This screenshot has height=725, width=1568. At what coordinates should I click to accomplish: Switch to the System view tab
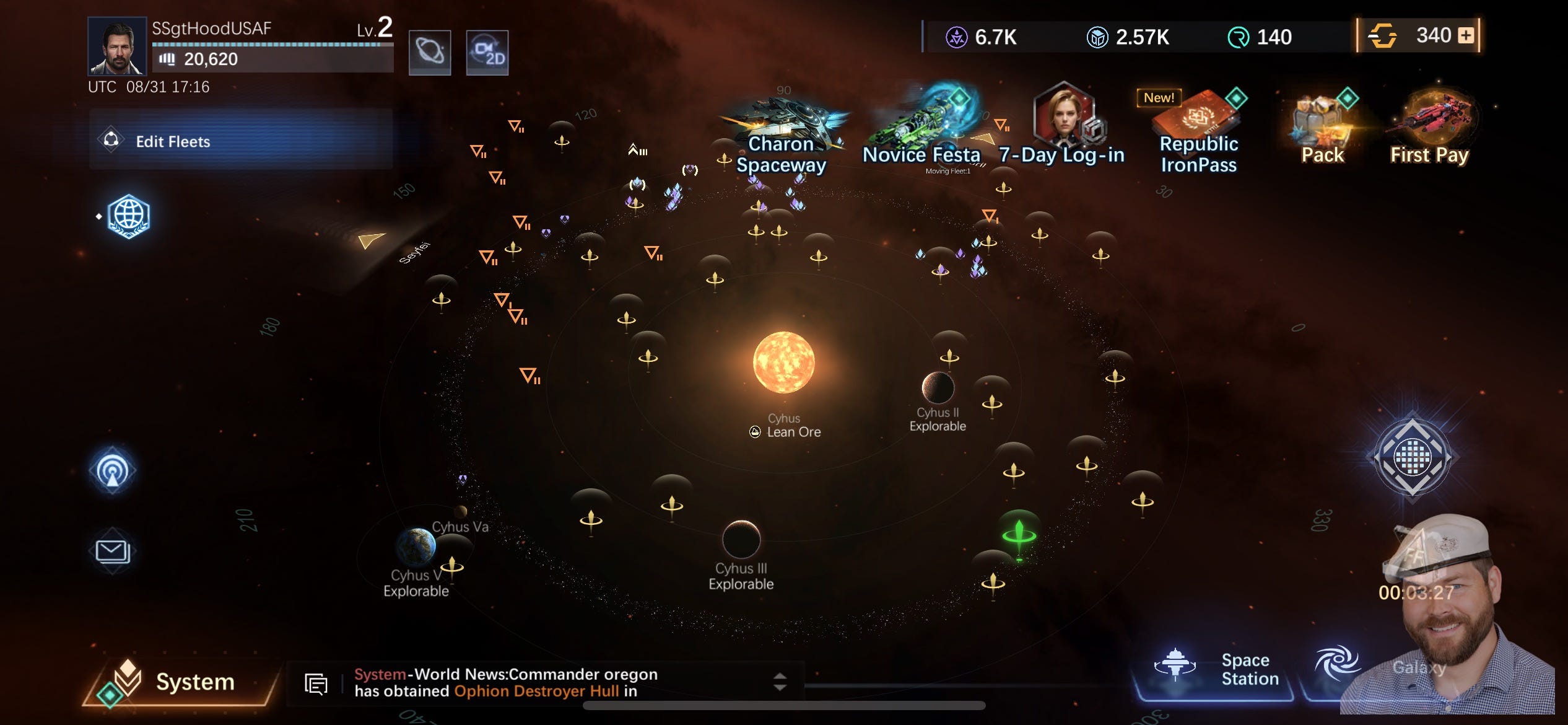[180, 682]
